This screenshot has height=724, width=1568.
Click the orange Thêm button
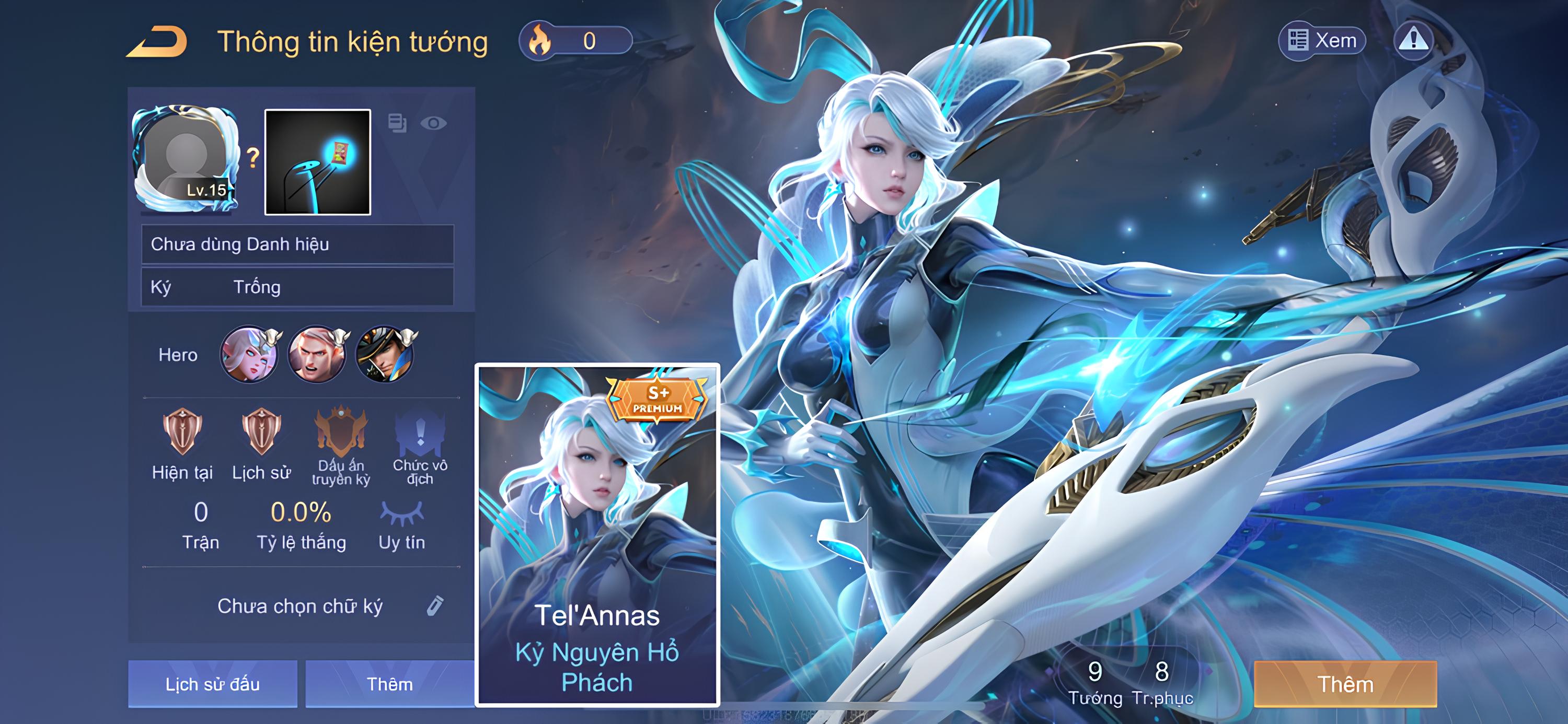coord(1345,684)
